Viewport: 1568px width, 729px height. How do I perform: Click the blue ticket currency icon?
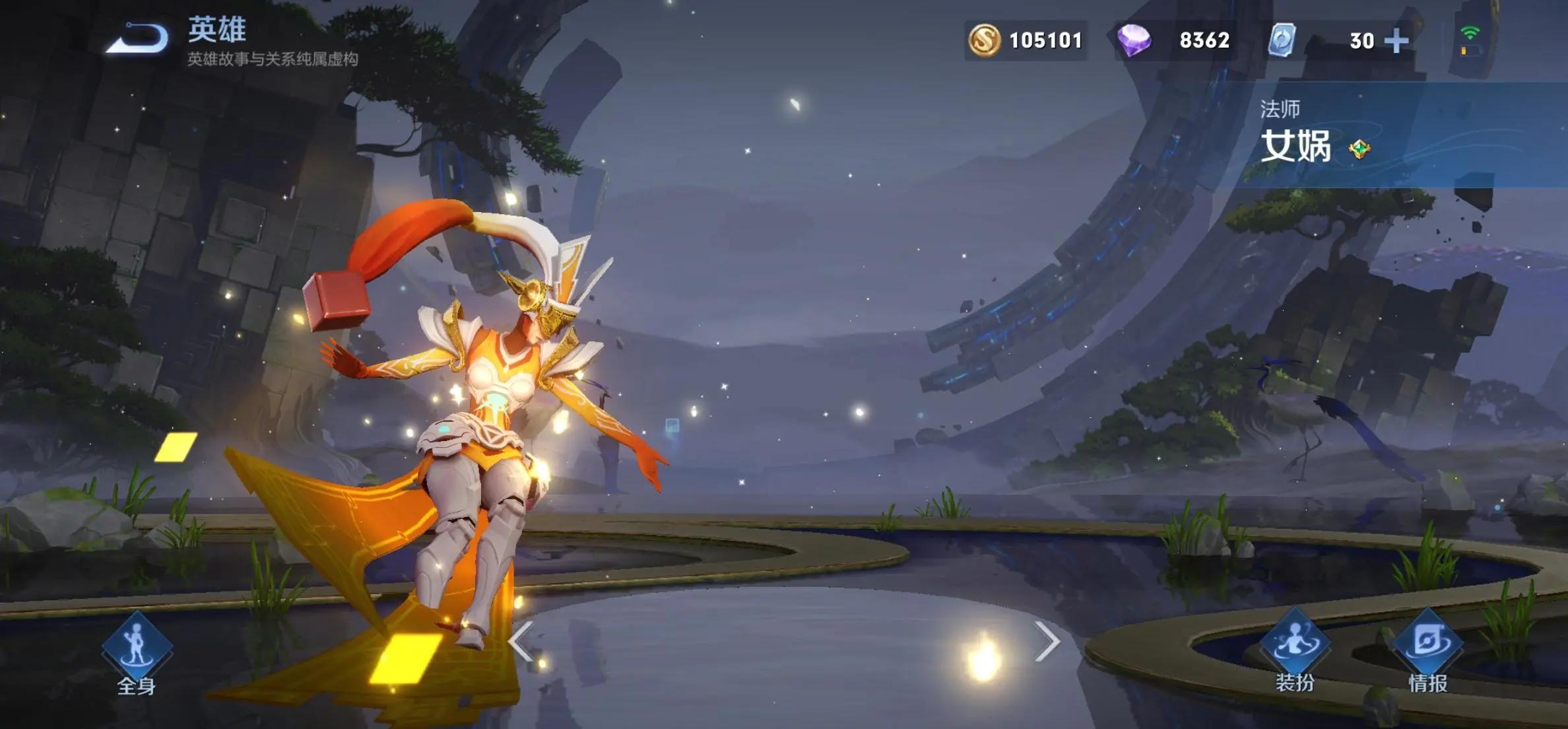(1282, 40)
